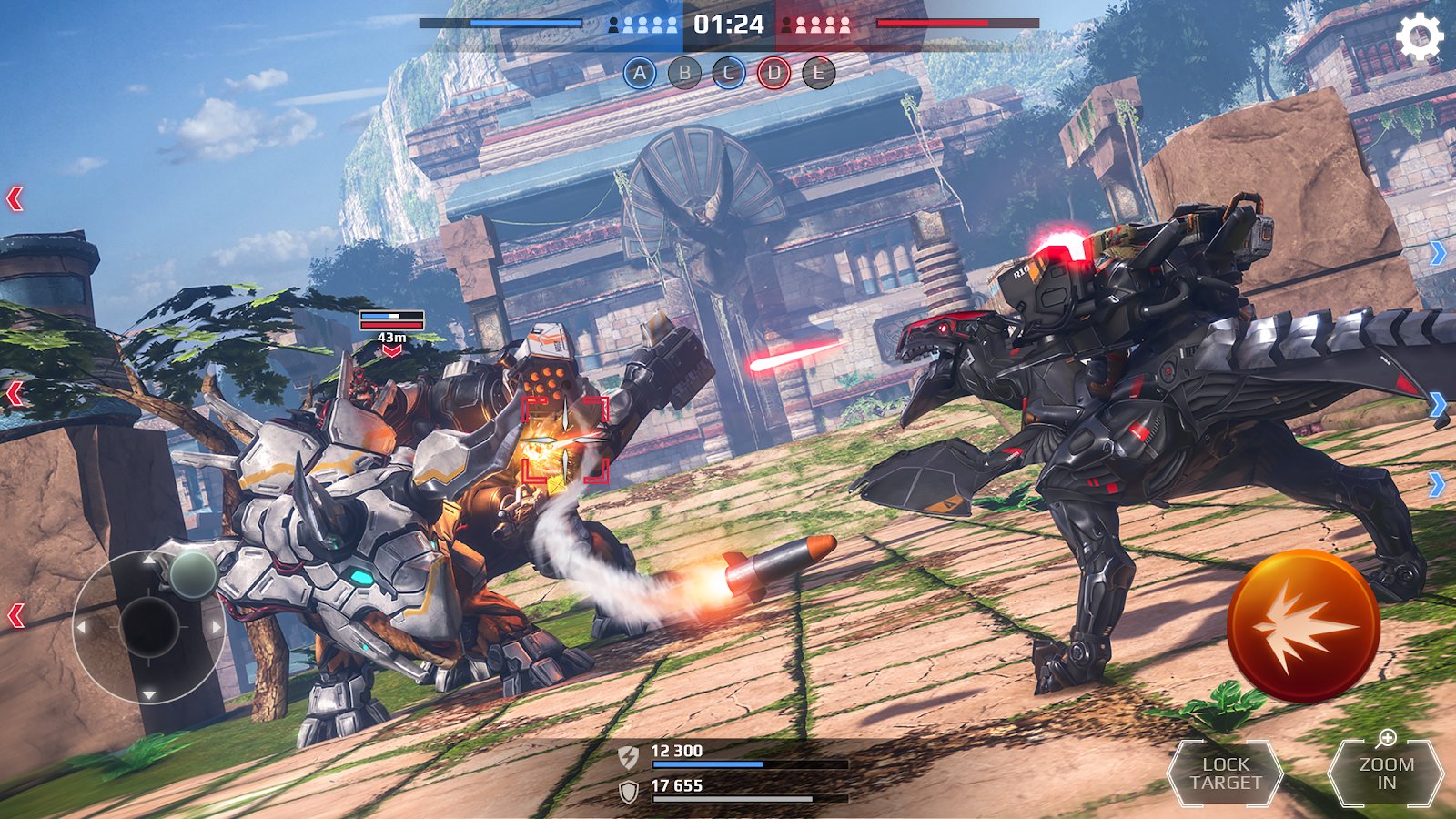Viewport: 1456px width, 819px height.
Task: Open the settings gear menu
Action: (x=1419, y=38)
